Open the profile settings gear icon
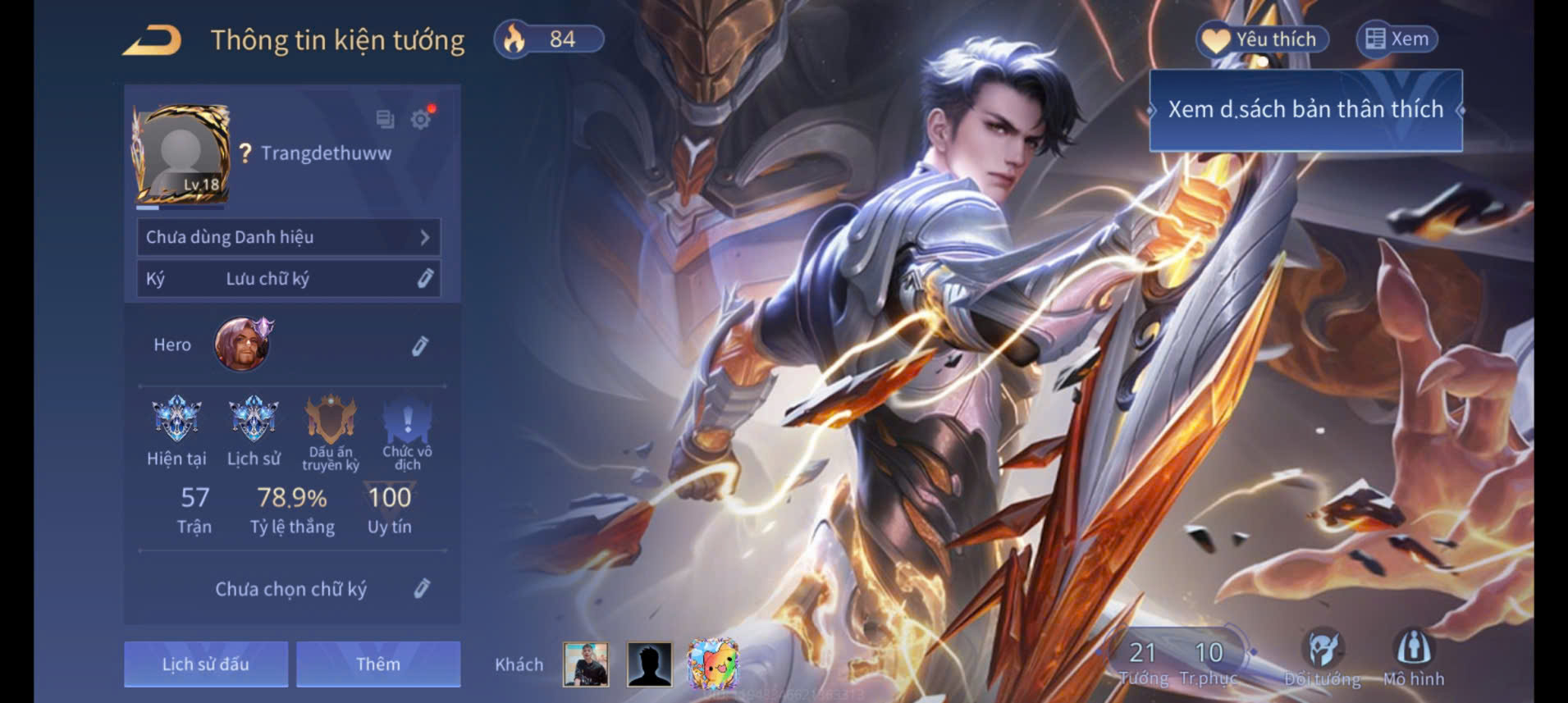Image resolution: width=1568 pixels, height=703 pixels. [421, 120]
